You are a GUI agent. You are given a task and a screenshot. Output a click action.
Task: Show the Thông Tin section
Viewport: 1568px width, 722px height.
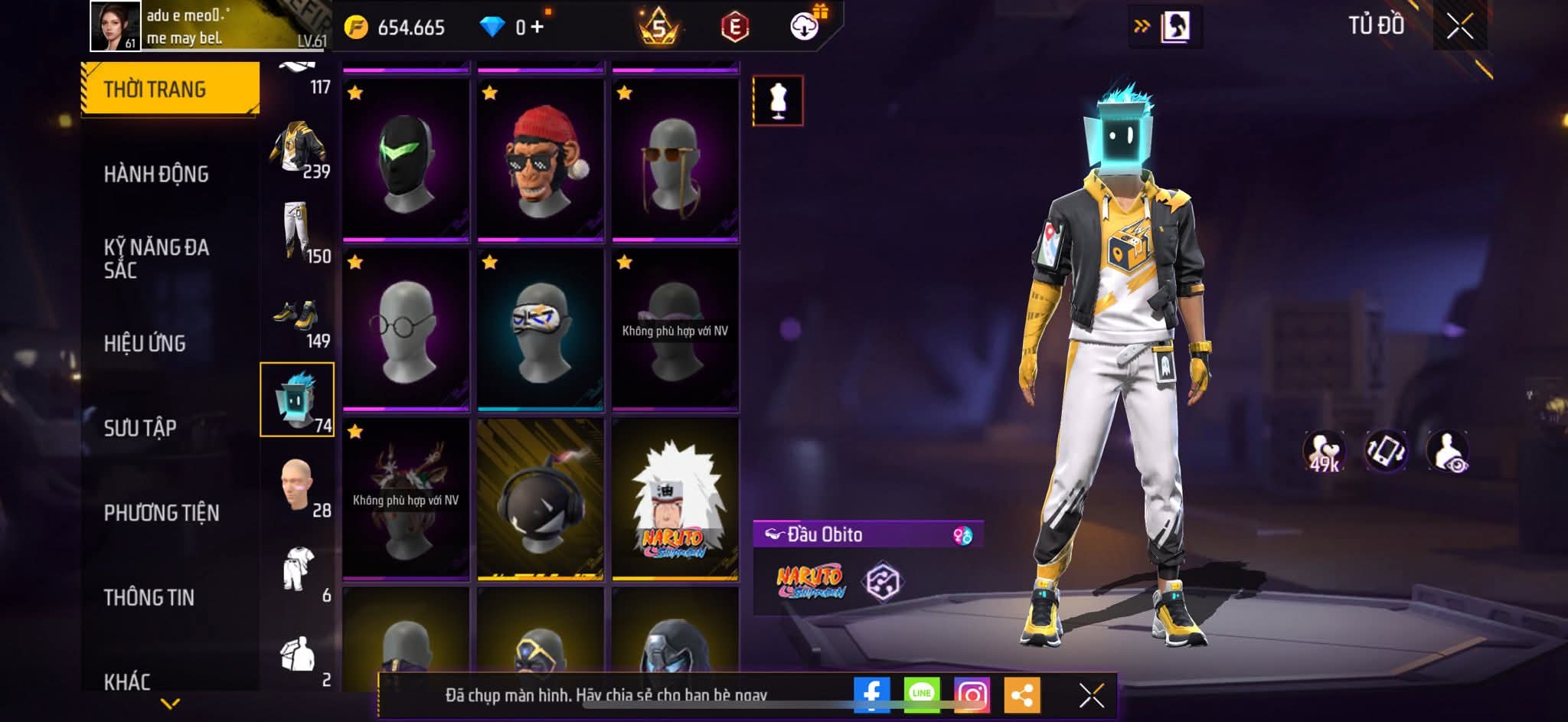(149, 597)
